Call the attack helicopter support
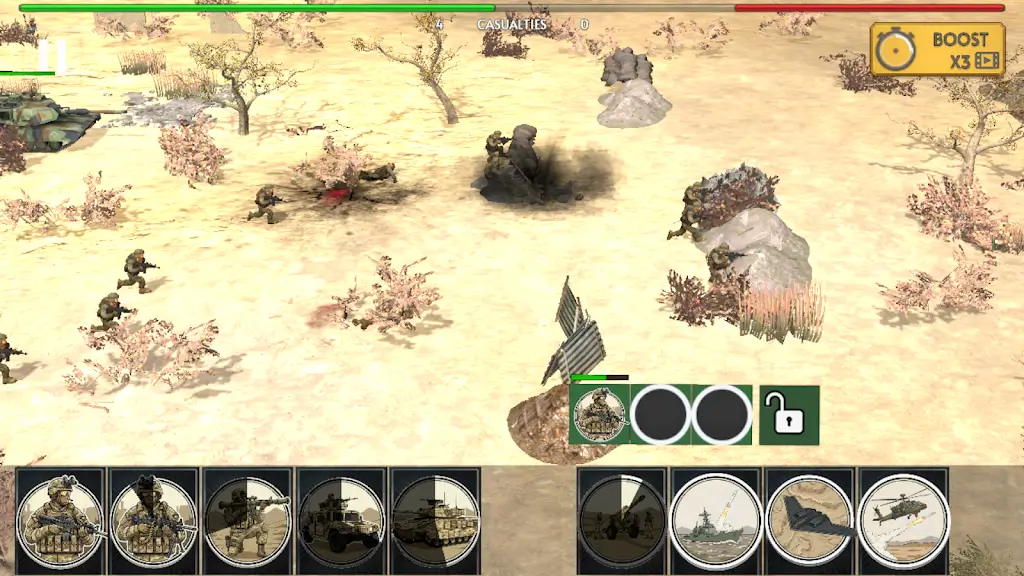 click(903, 520)
